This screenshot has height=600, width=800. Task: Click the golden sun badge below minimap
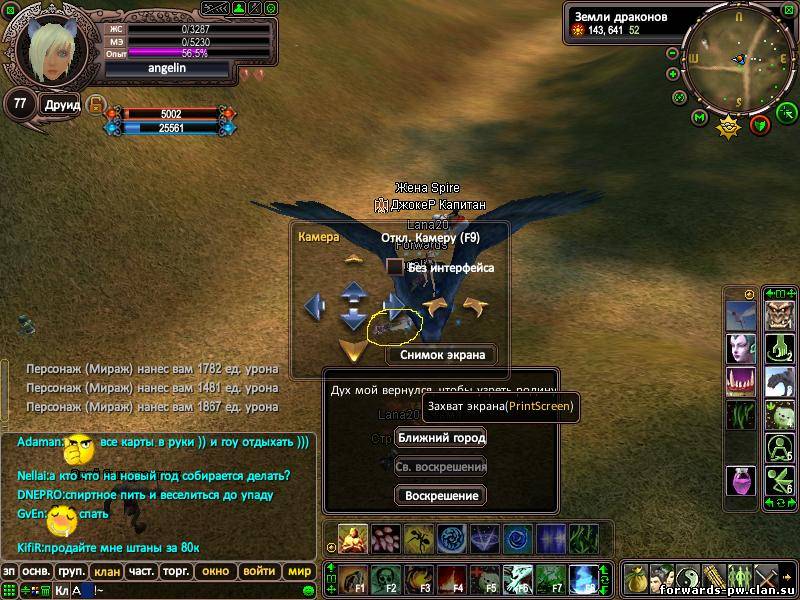[729, 126]
